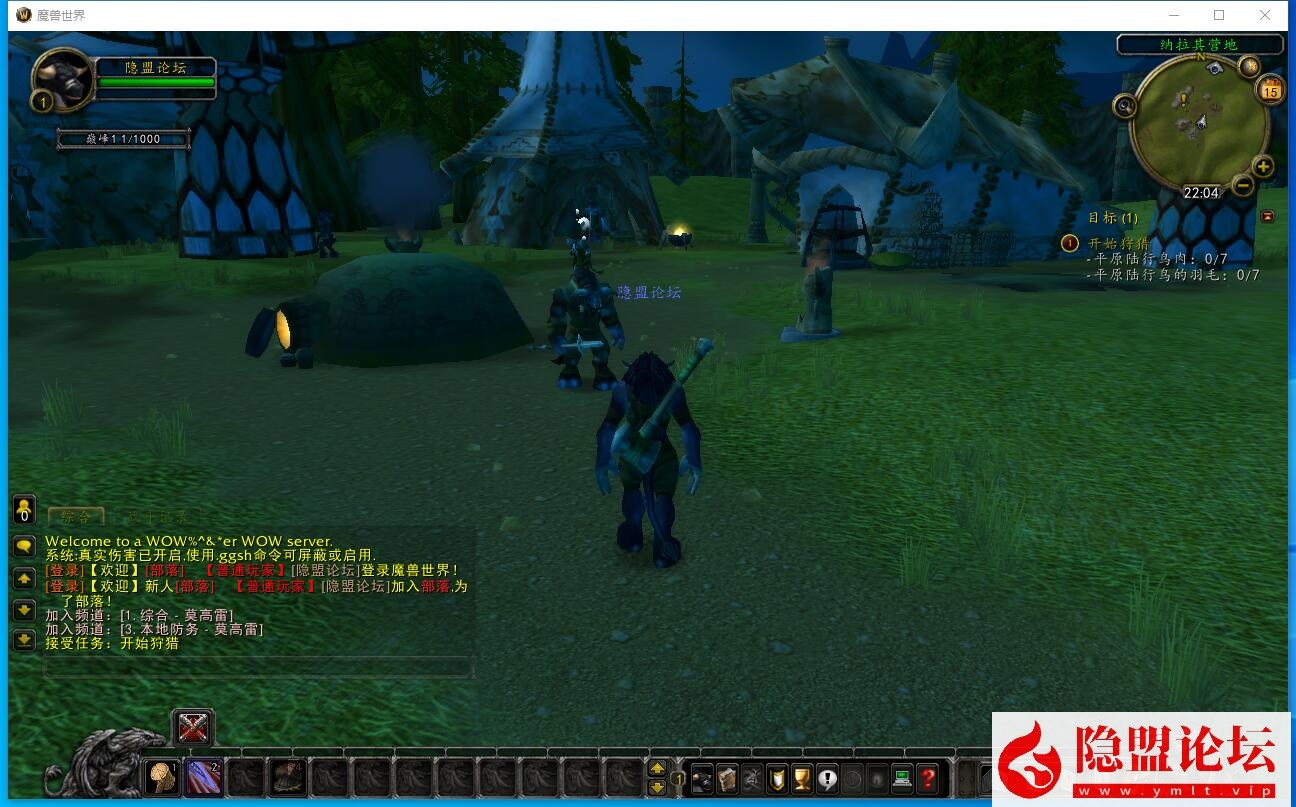Open the social friends button showing 0
This screenshot has width=1296, height=807.
pos(24,509)
